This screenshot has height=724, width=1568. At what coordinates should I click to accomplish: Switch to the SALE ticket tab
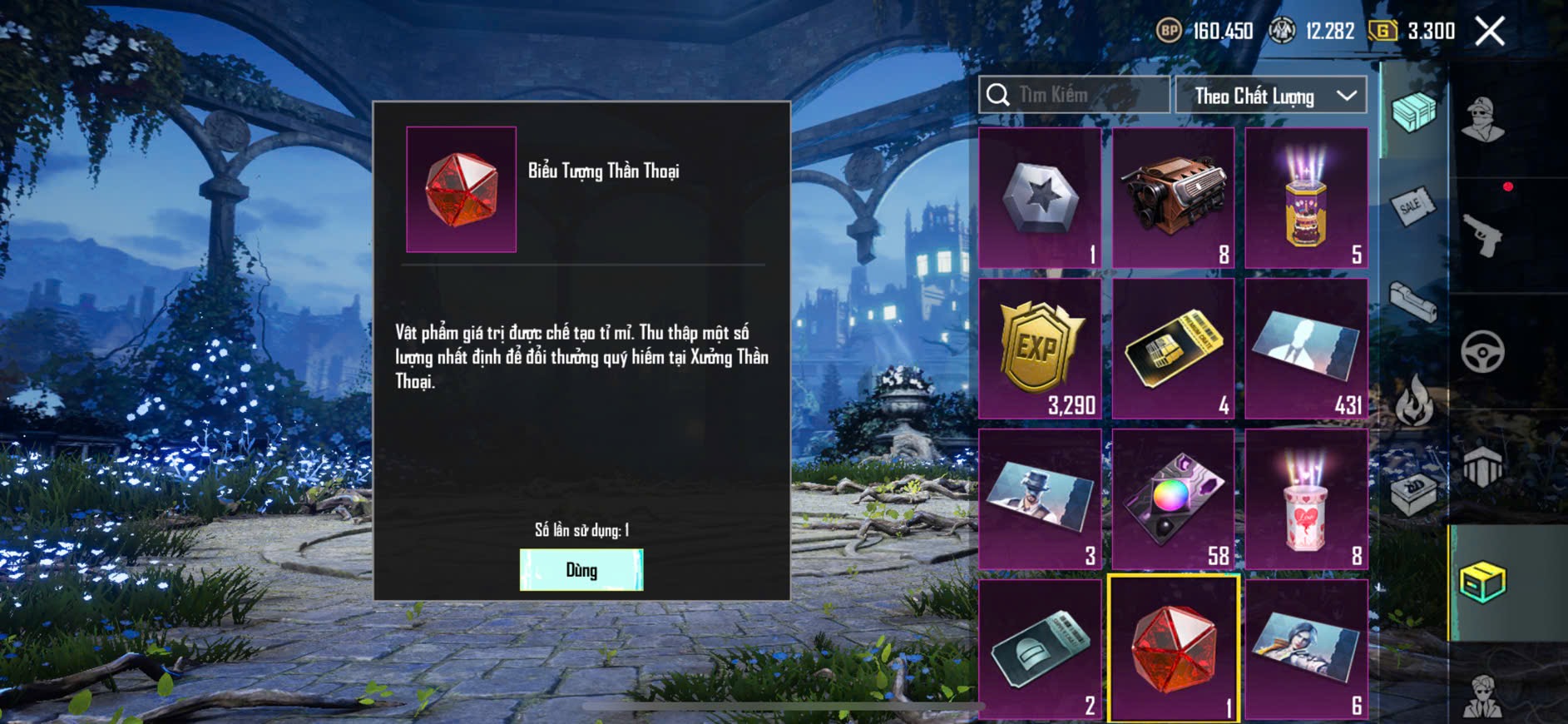click(1412, 205)
